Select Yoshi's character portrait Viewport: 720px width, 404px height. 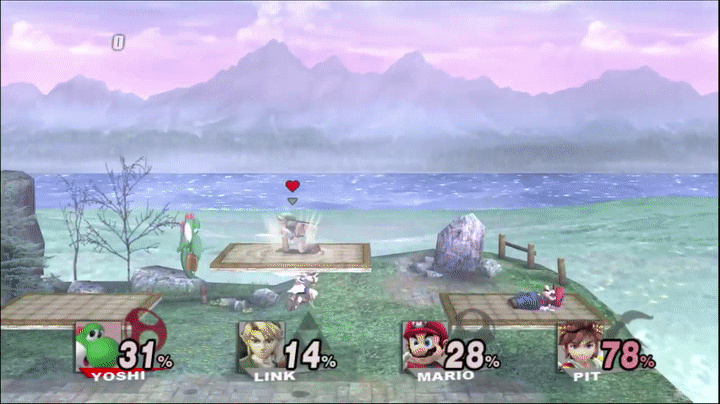coord(95,345)
